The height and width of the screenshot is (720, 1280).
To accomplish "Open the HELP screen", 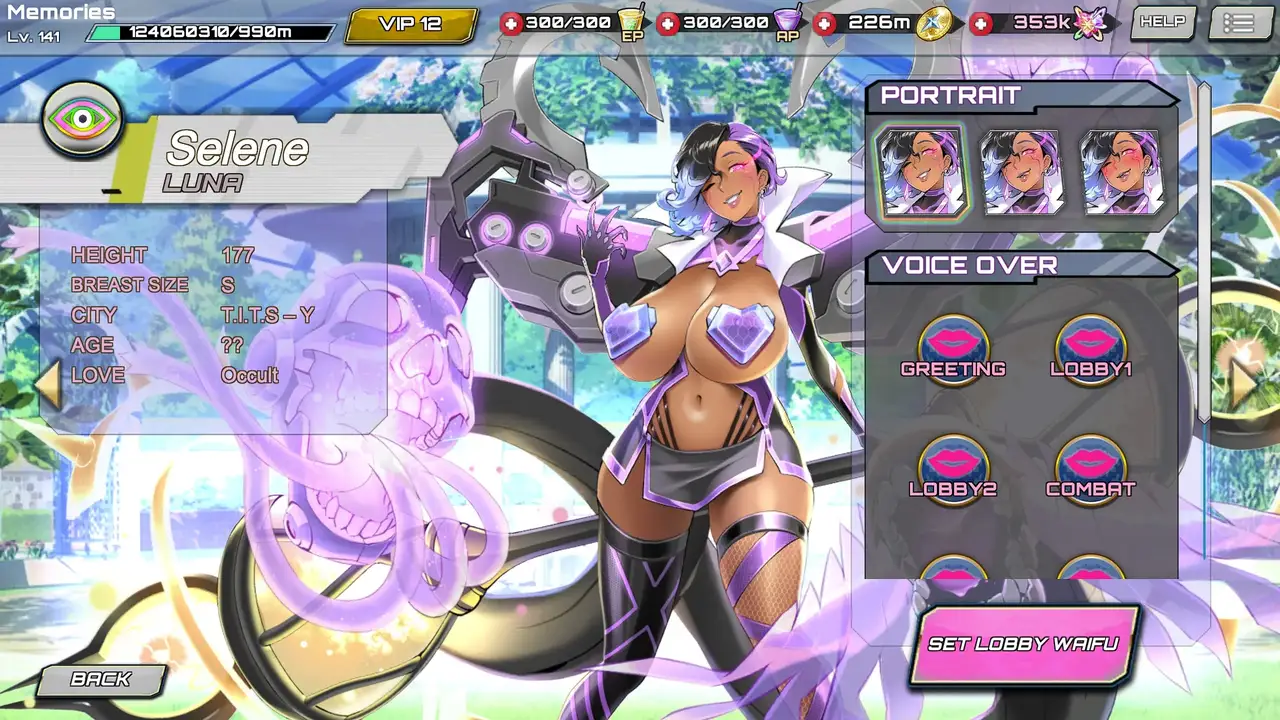I will (x=1162, y=22).
